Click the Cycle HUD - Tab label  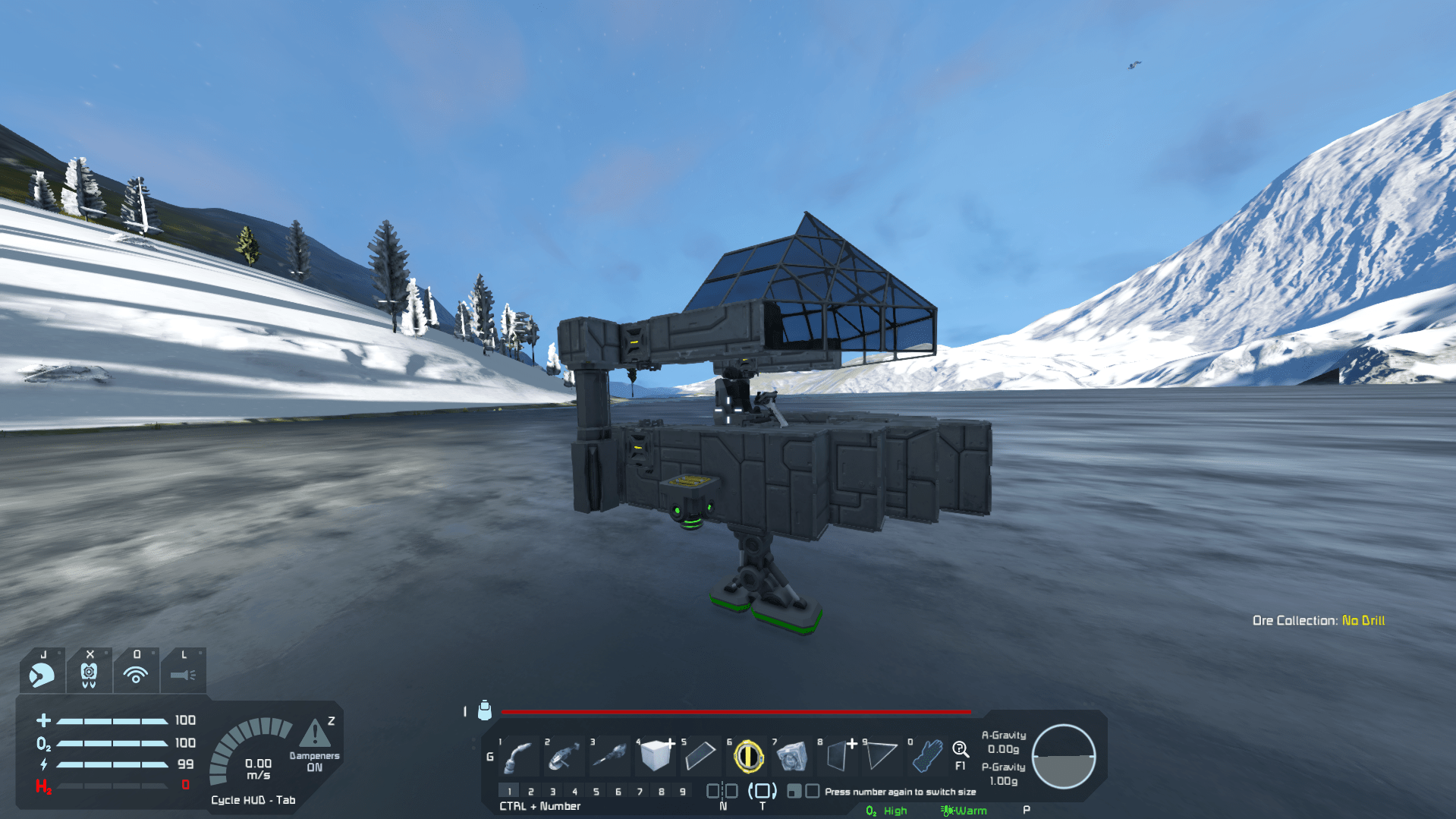coord(253,799)
